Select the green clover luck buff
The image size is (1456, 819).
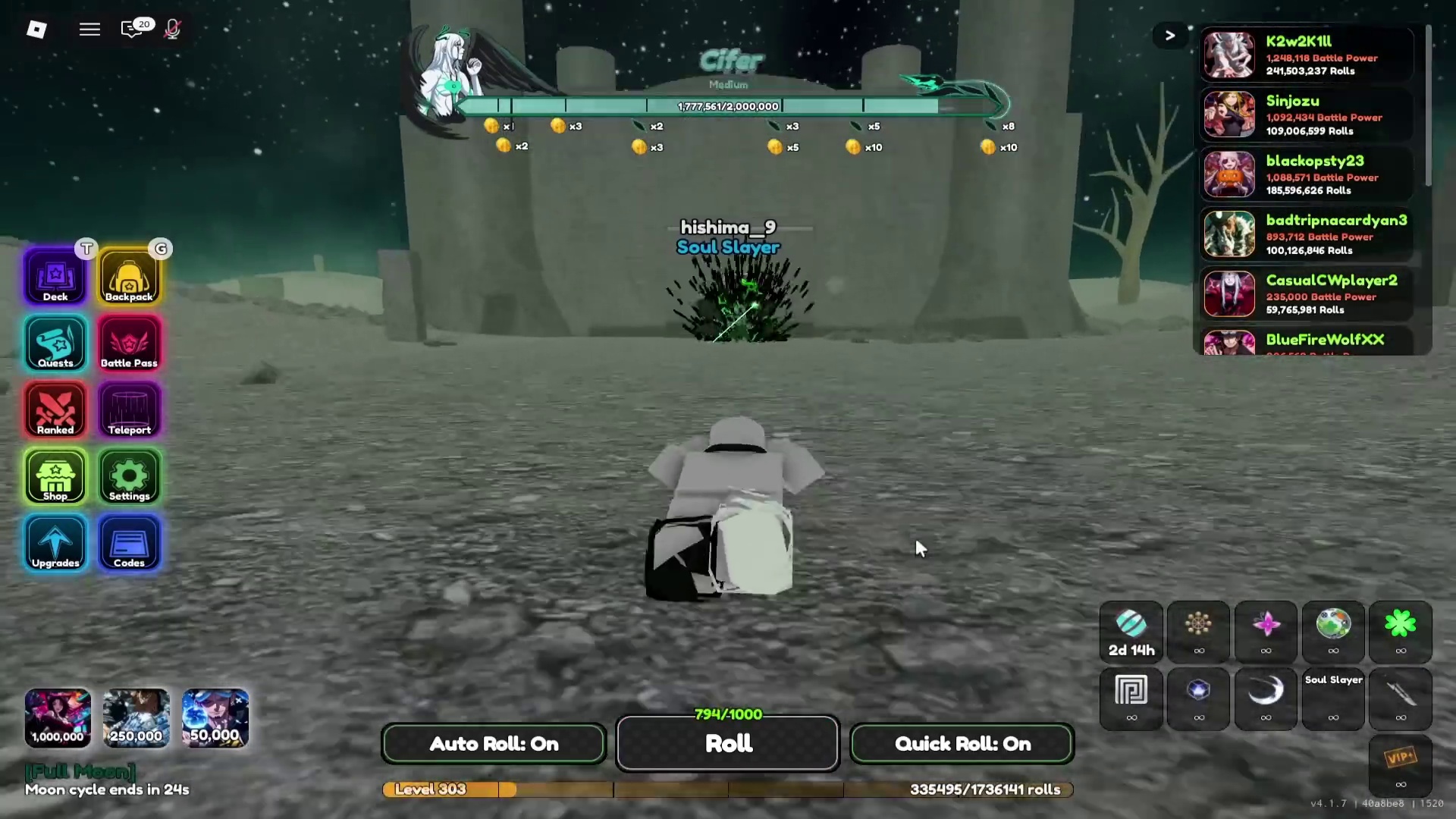click(x=1400, y=632)
